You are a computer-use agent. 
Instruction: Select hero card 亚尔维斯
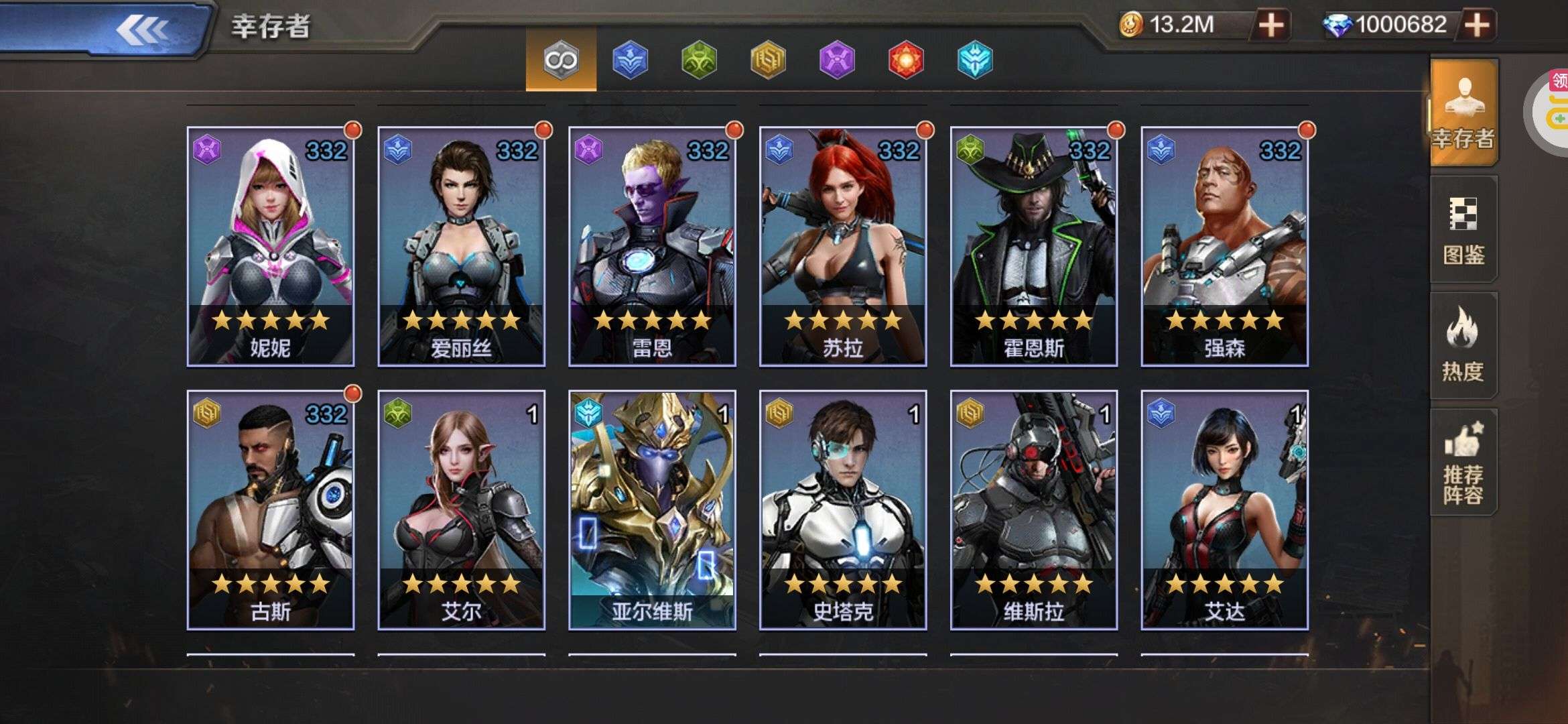click(652, 509)
